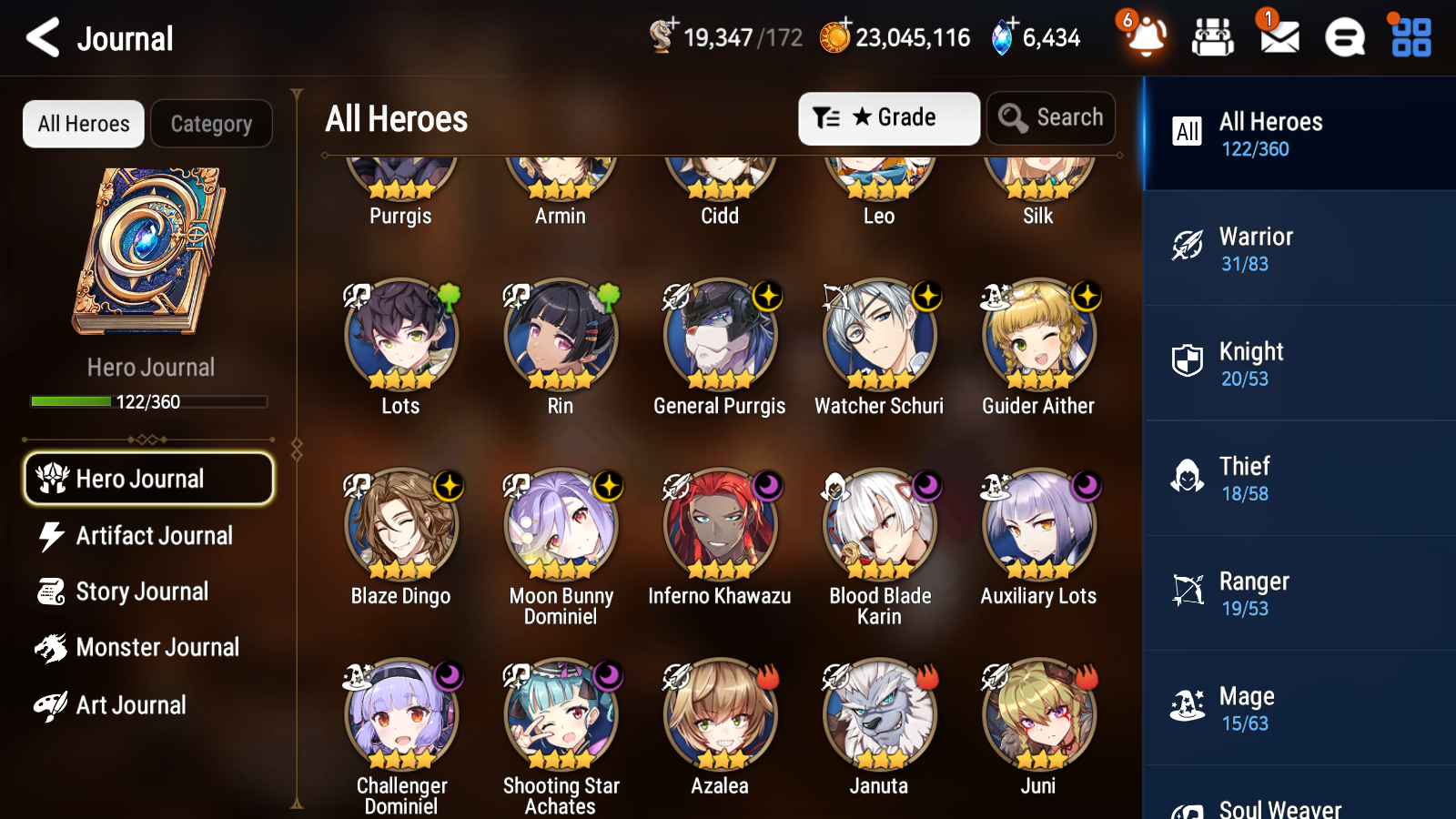Click the back arrow next to Journal
The width and height of the screenshot is (1456, 819).
40,38
